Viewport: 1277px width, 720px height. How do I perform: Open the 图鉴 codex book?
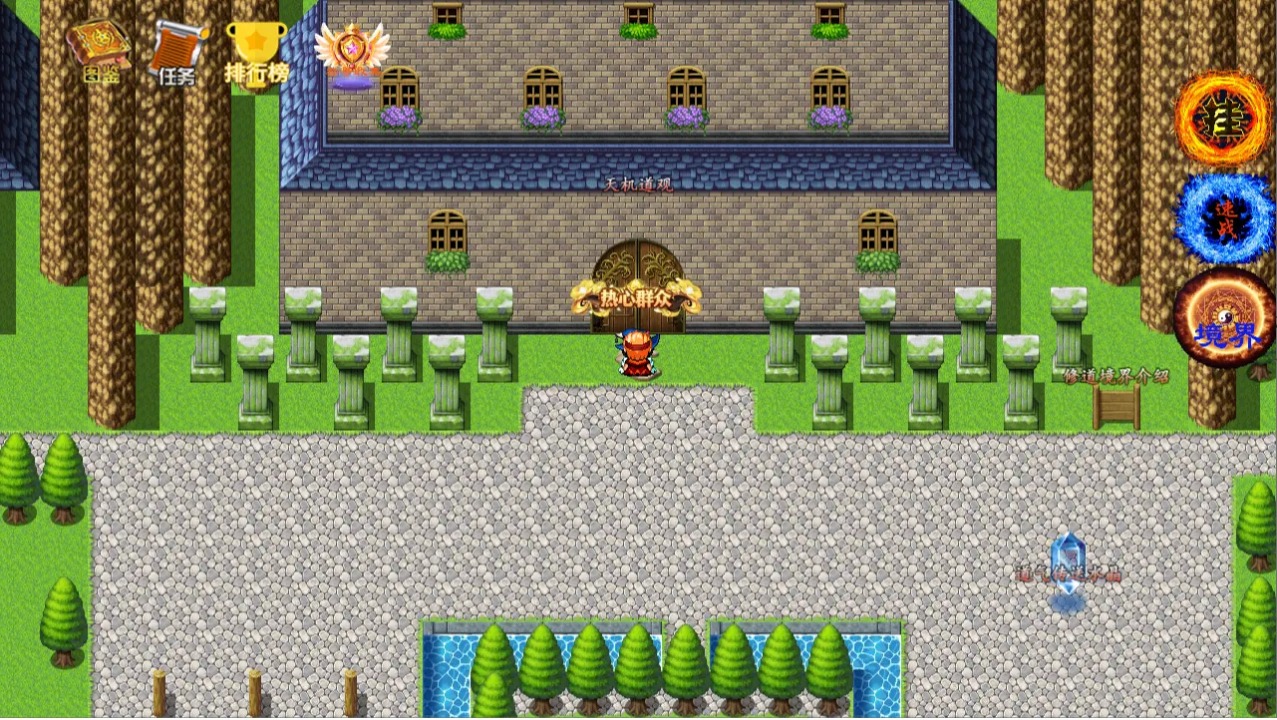pos(97,50)
